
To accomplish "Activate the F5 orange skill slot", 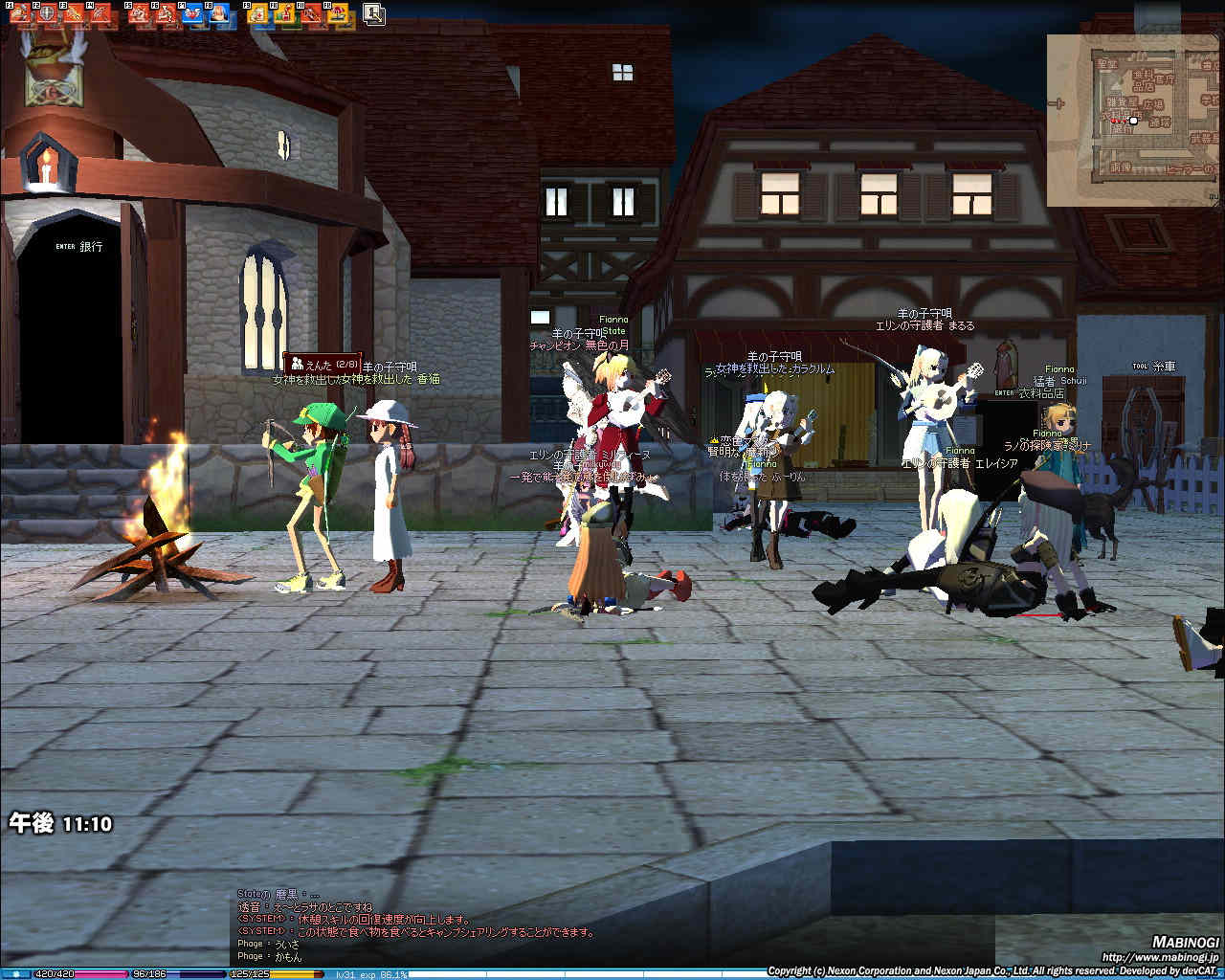I will [x=139, y=13].
